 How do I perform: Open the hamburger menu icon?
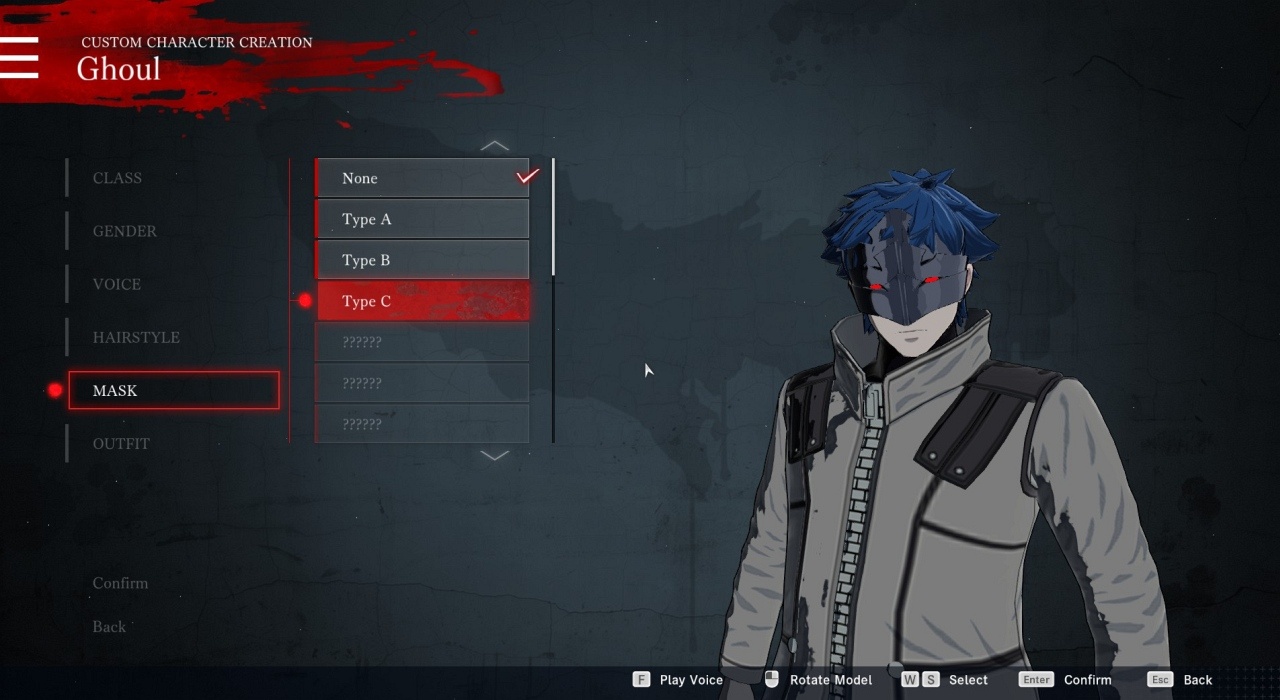coord(19,58)
